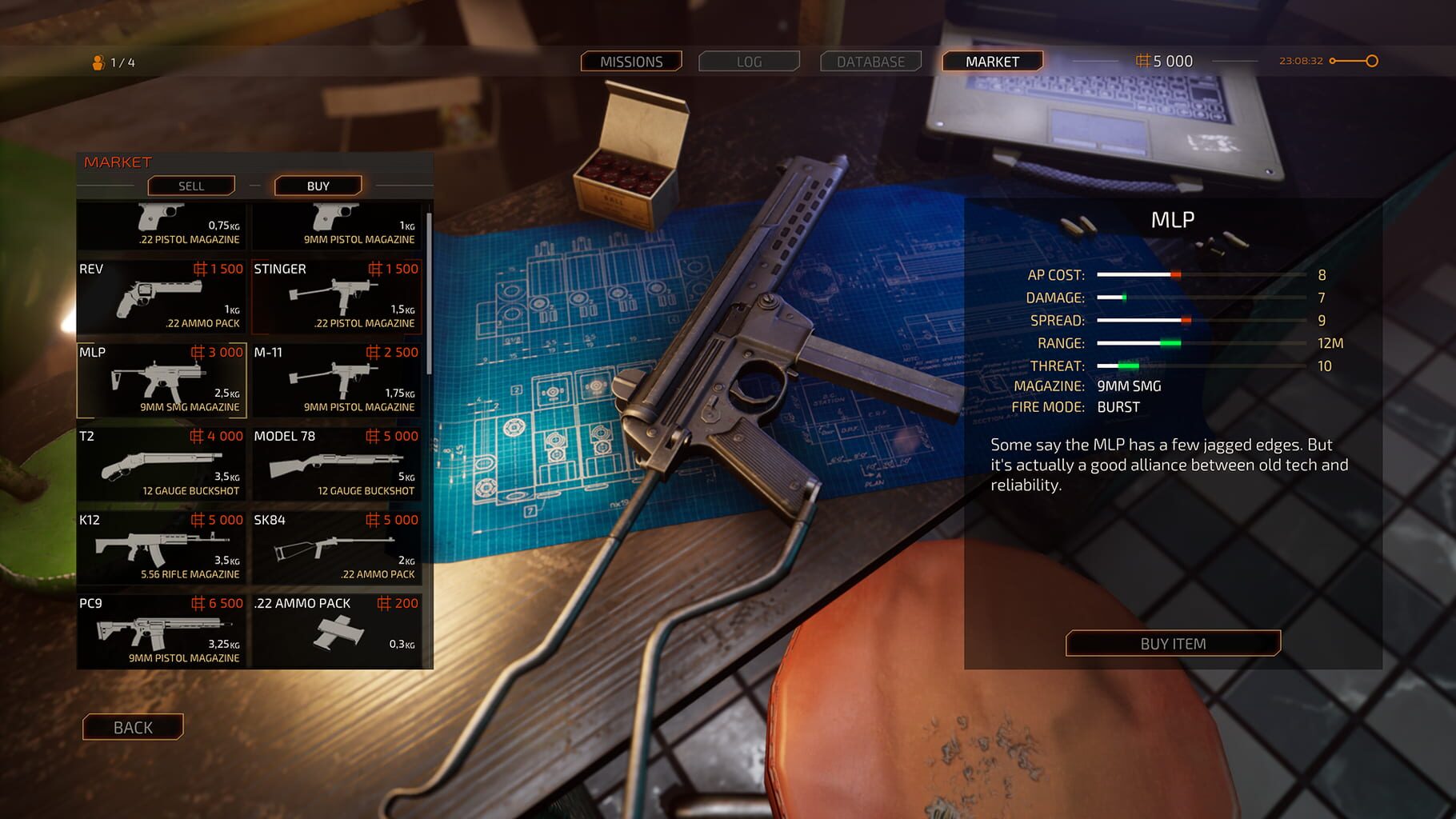Switch to the MISSIONS tab
Viewport: 1456px width, 819px height.
(631, 61)
